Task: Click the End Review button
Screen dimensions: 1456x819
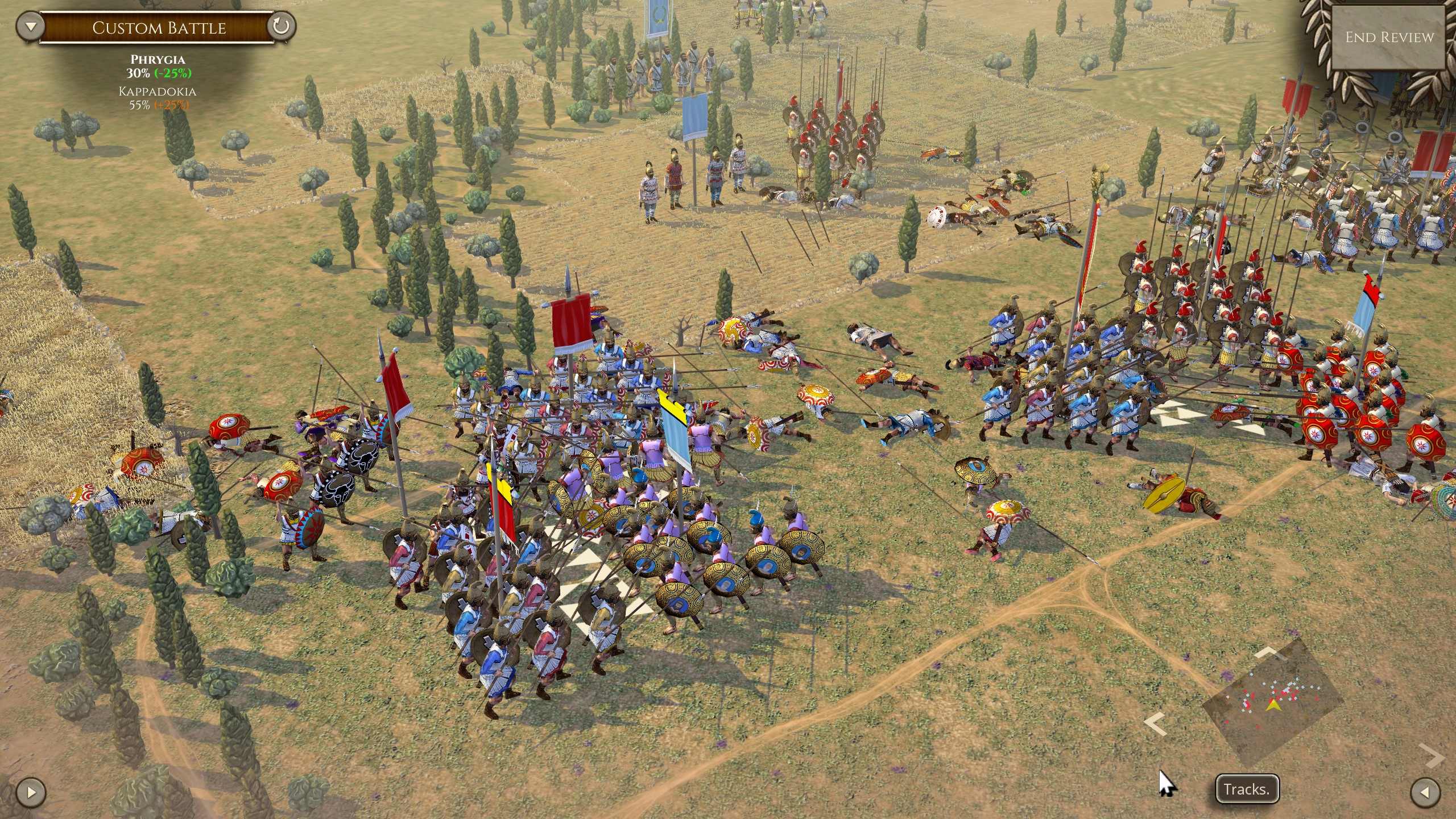Action: pos(1389,38)
